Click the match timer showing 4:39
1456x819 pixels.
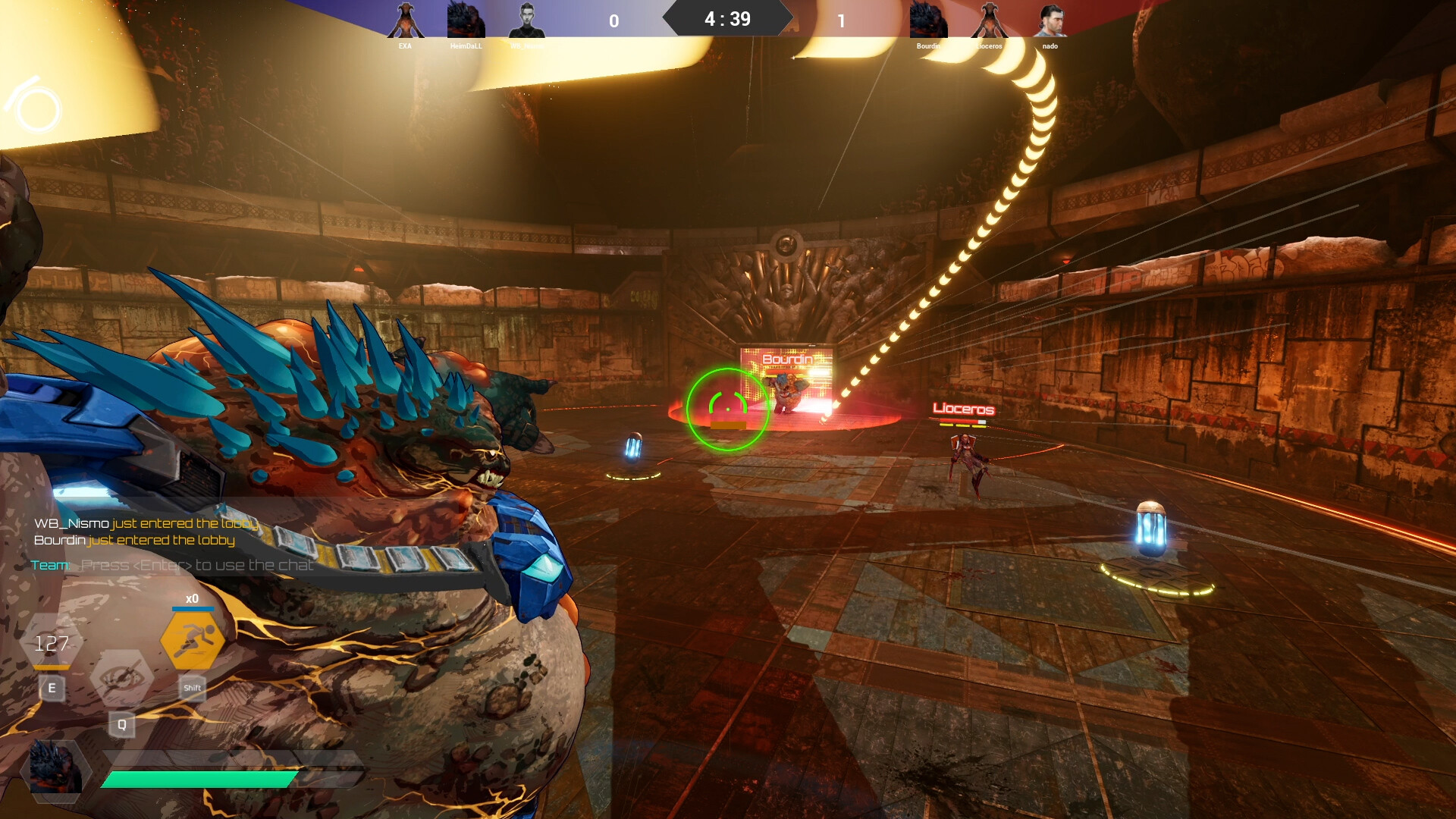[x=726, y=18]
